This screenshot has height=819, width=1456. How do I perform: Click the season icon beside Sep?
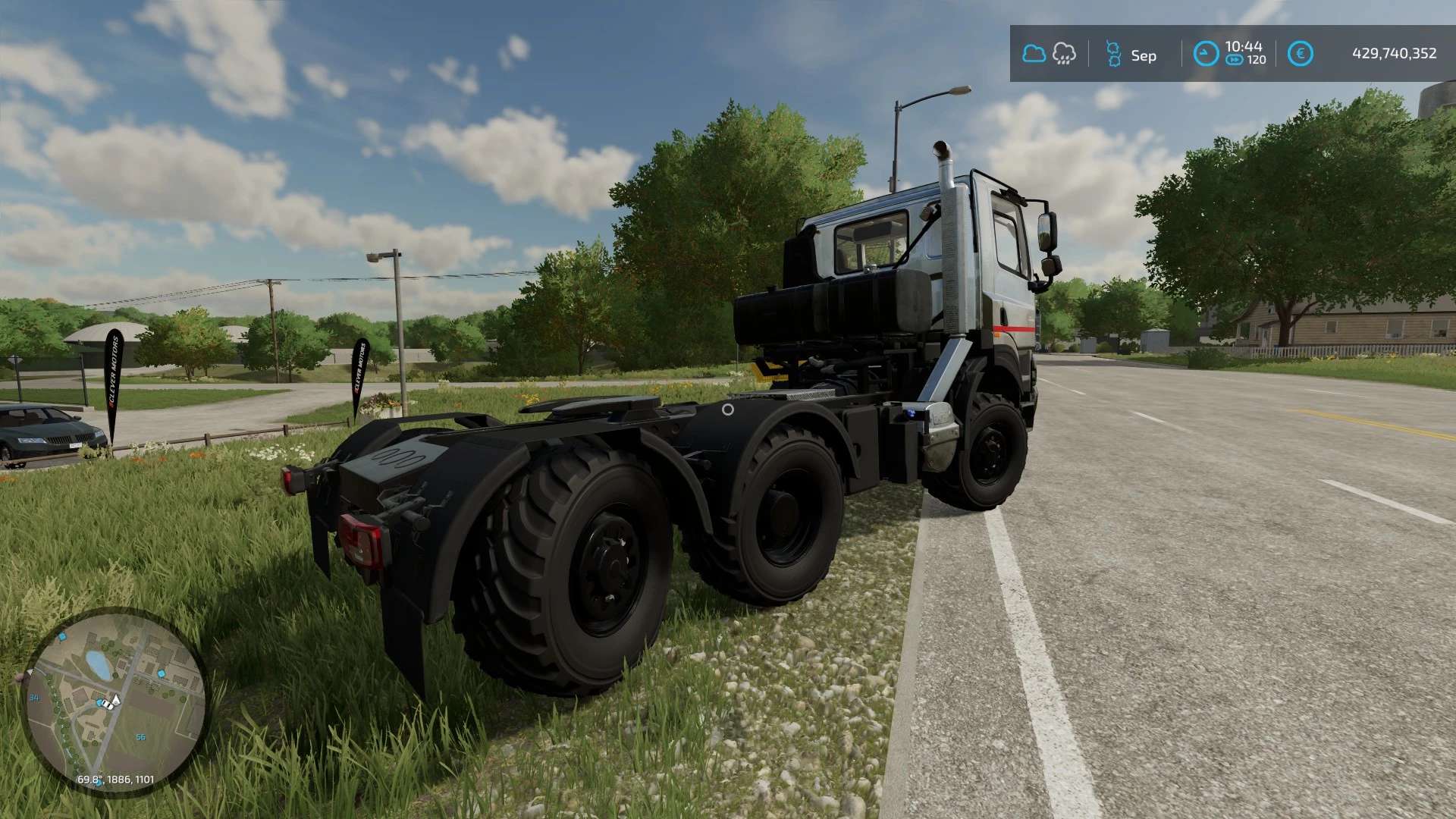tap(1112, 54)
